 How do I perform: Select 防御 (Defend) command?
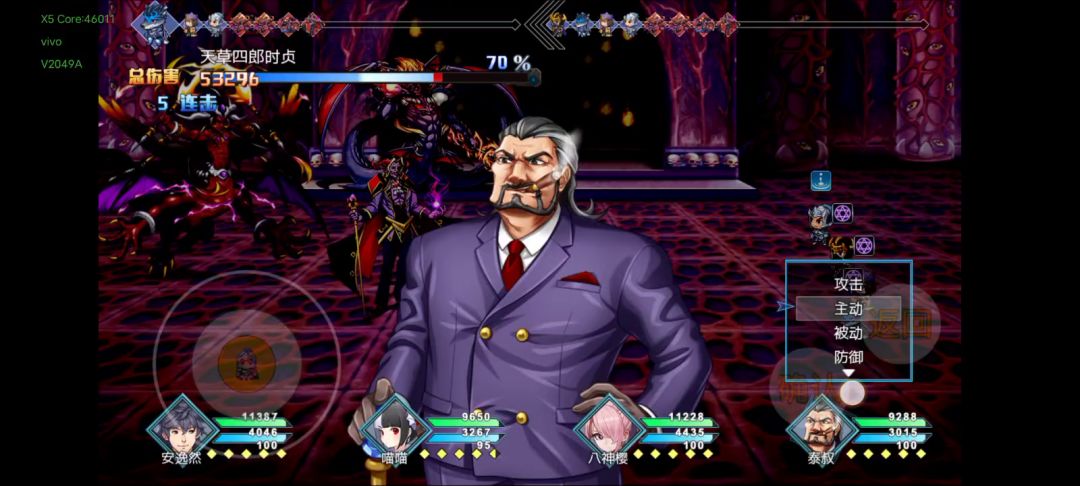tap(848, 357)
